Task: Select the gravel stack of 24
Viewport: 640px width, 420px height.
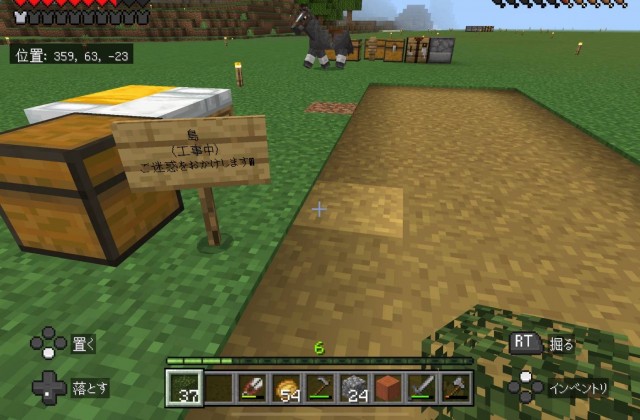Action: (x=354, y=386)
